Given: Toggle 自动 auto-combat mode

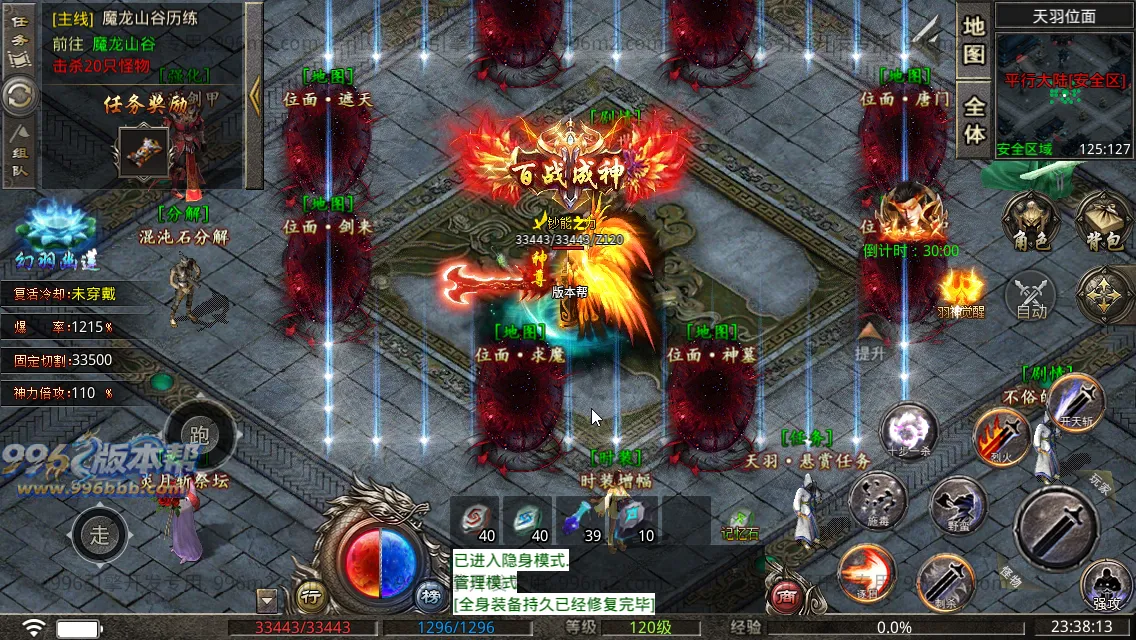Looking at the screenshot, I should pos(1031,297).
